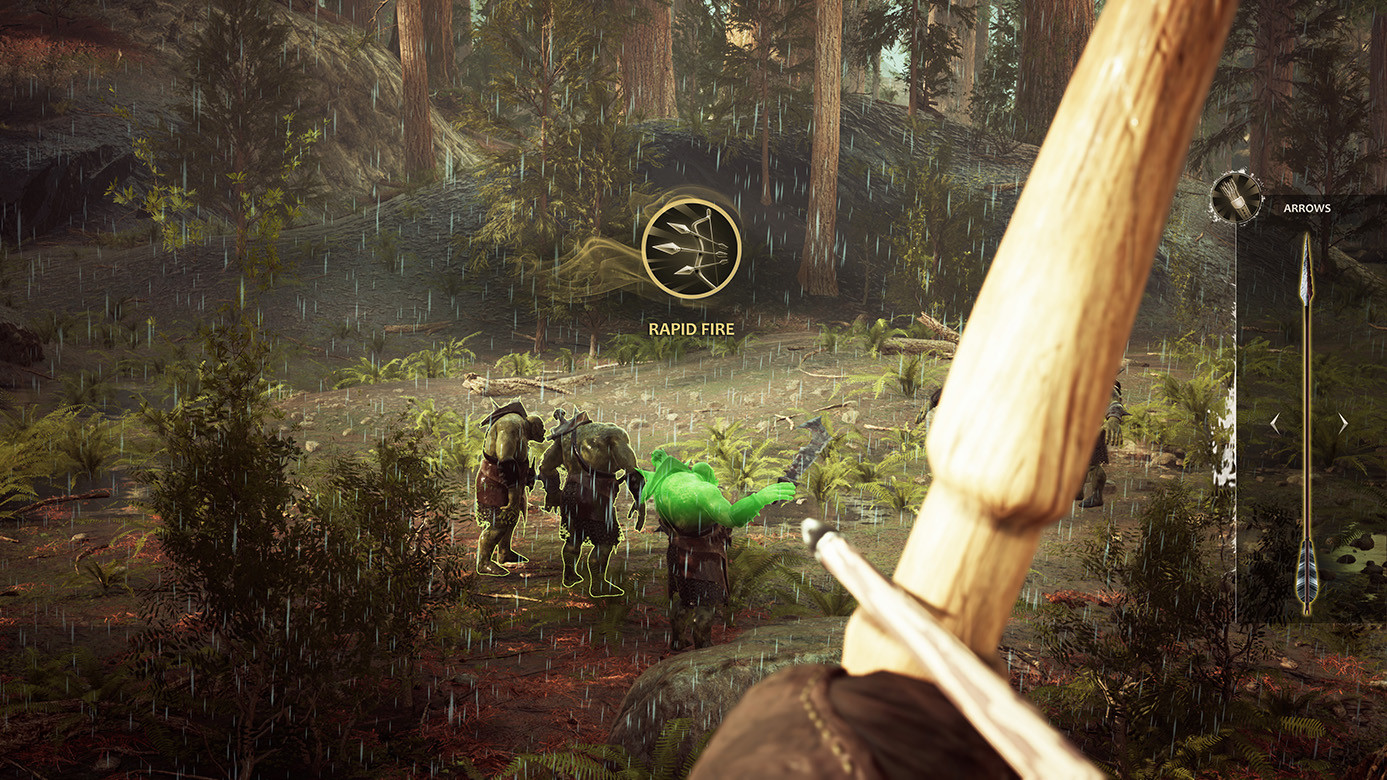Viewport: 1387px width, 780px height.
Task: Click the ARROWS panel title
Action: 1307,208
